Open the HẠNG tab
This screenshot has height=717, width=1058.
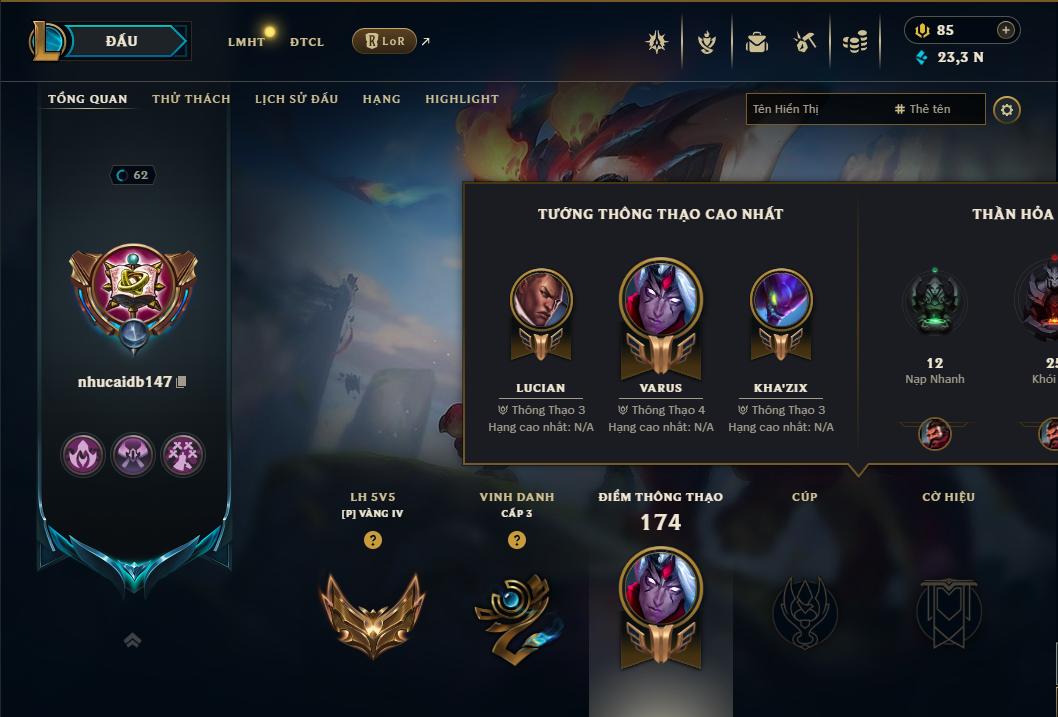click(x=381, y=99)
